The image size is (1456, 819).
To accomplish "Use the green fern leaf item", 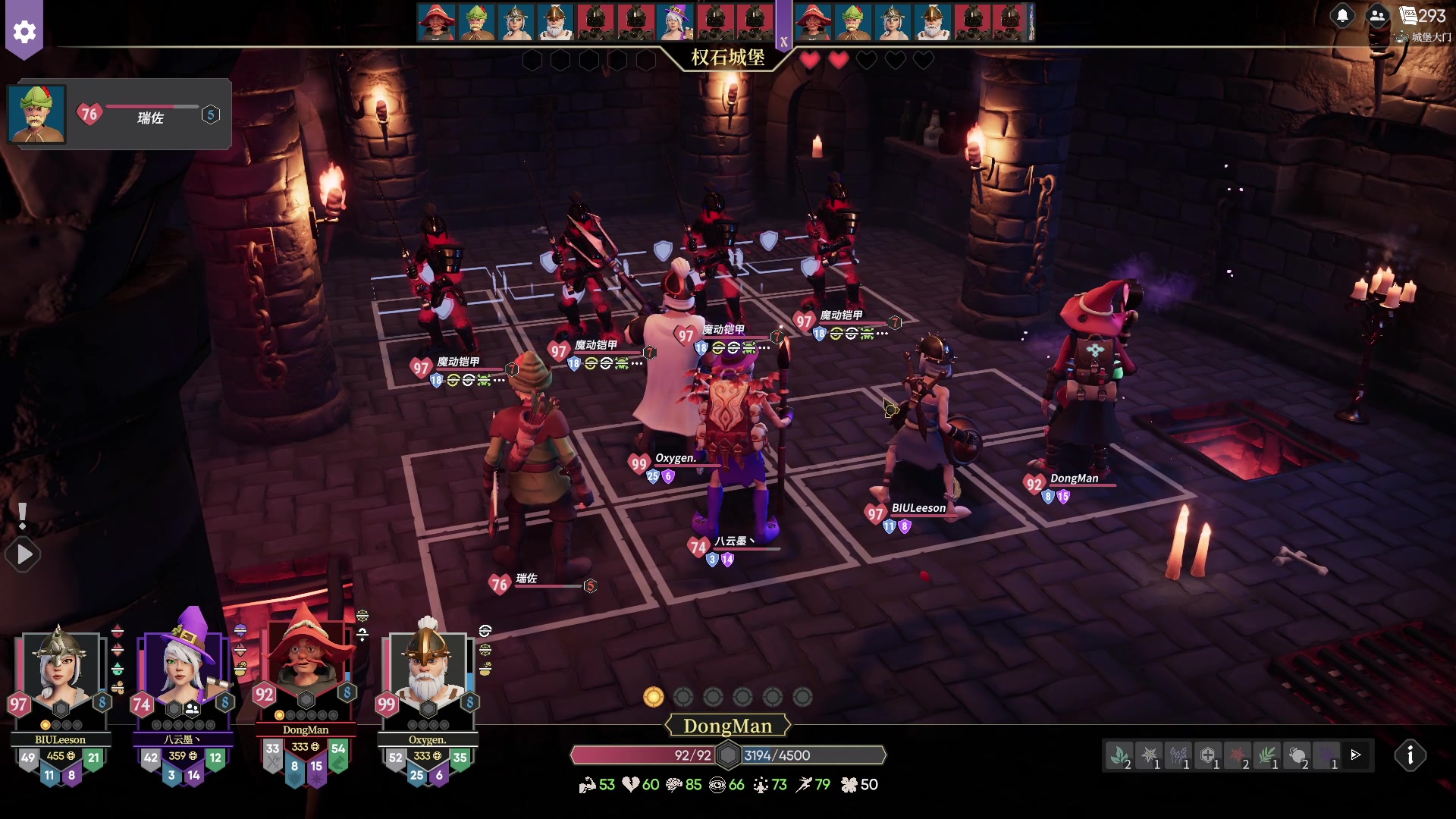I will [1267, 755].
